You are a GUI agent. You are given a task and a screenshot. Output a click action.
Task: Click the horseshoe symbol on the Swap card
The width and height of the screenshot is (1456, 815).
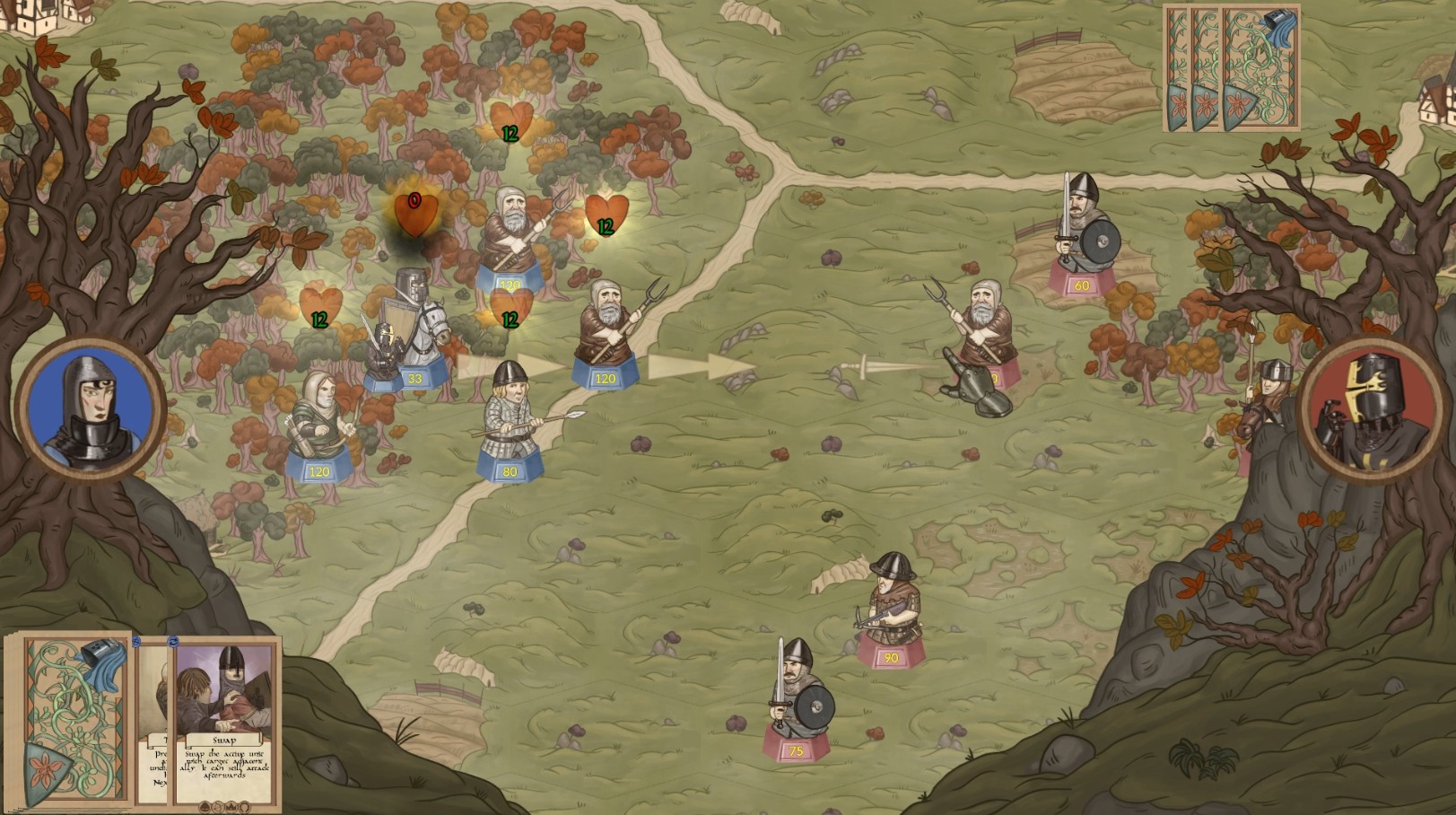point(244,806)
